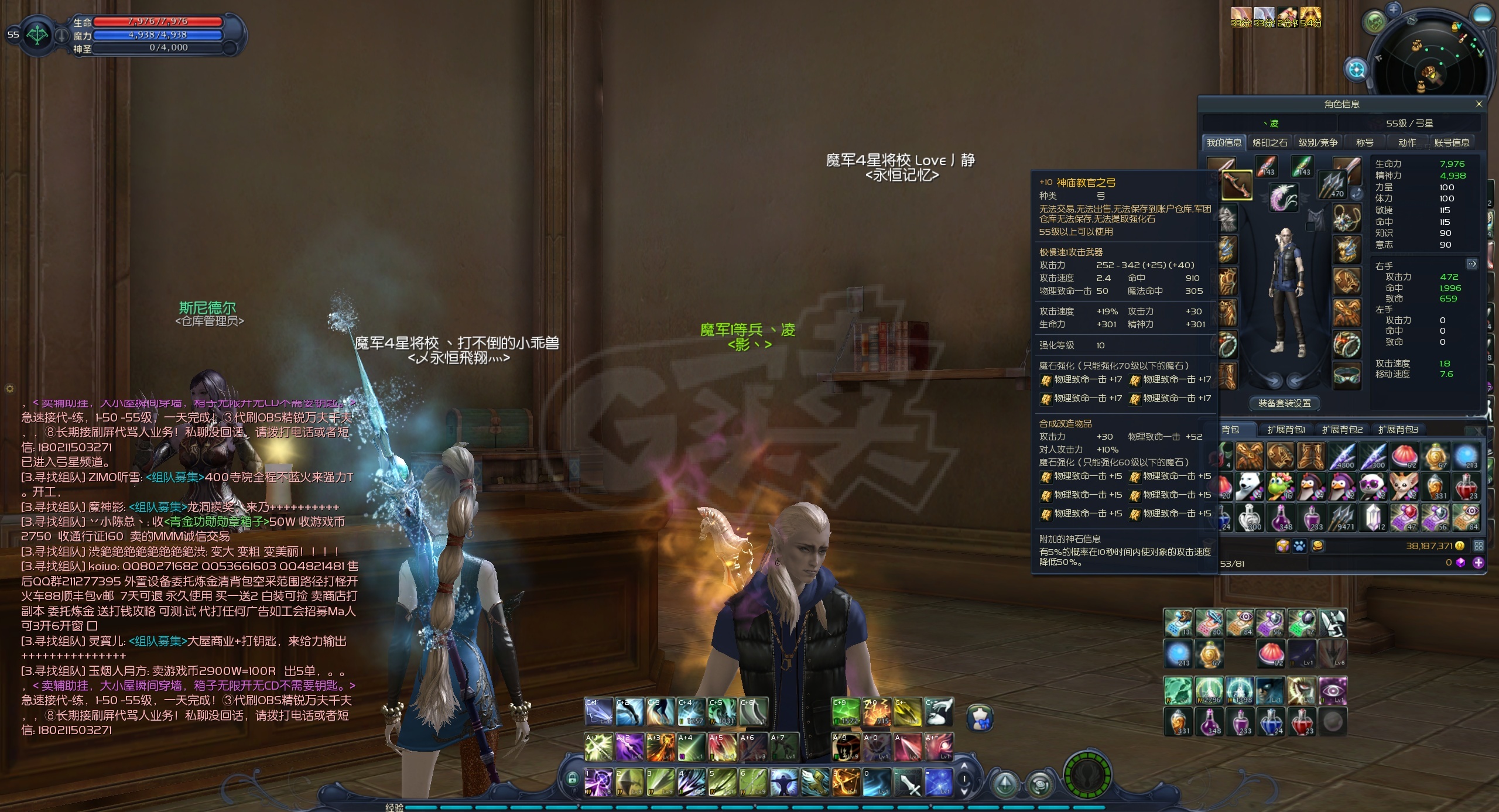Screen dimensions: 1499x812
Task: Switch to the 烙印之石 tab in character info
Action: click(x=1269, y=142)
